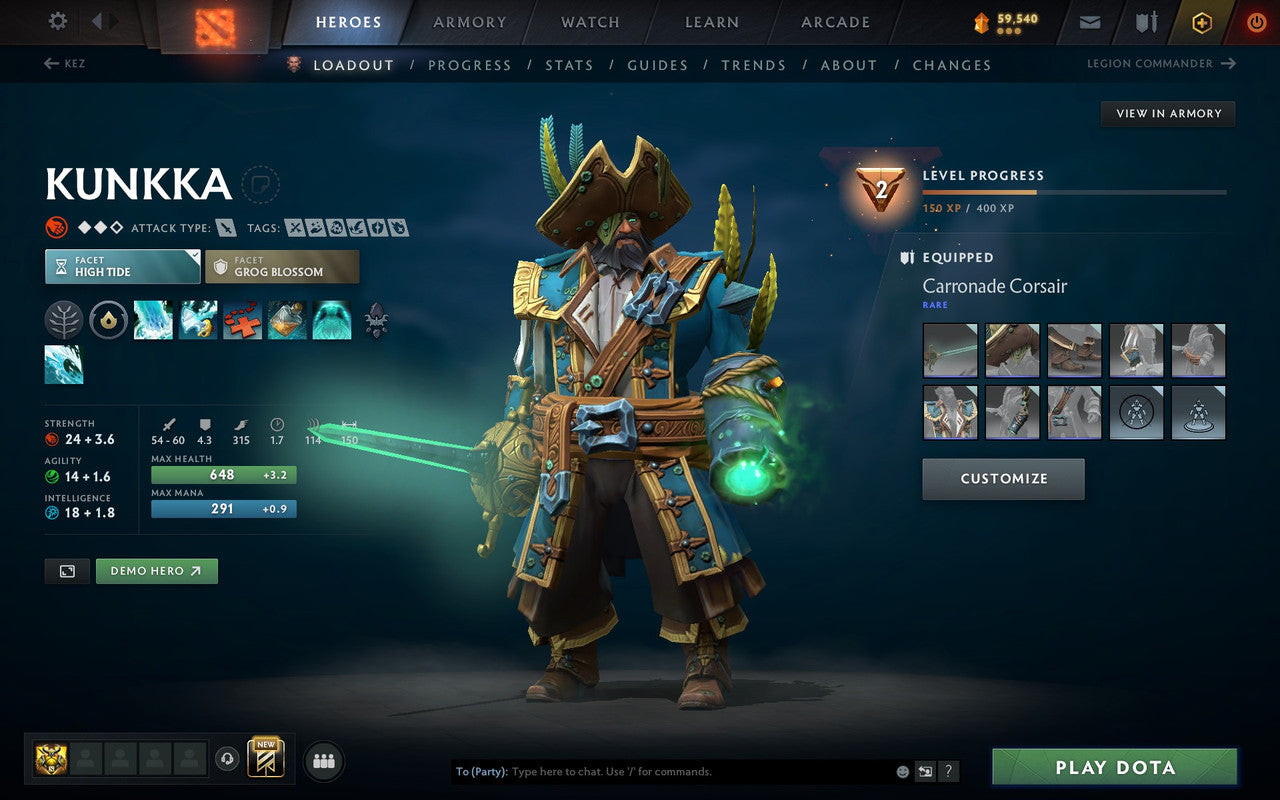The height and width of the screenshot is (800, 1280).
Task: Switch to the Grog Blossom facet
Action: click(282, 268)
